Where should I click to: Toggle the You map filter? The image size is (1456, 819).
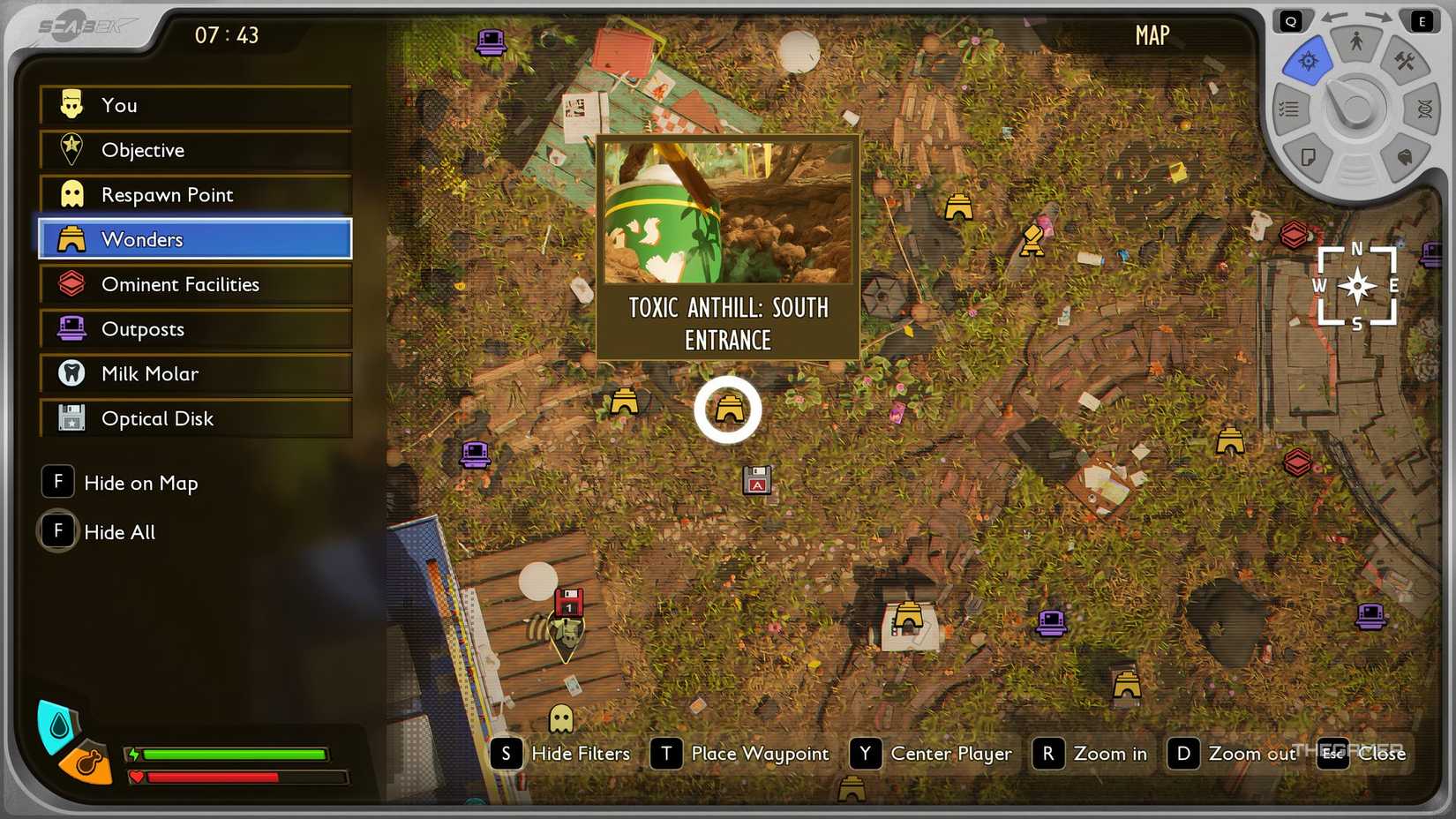click(x=194, y=105)
